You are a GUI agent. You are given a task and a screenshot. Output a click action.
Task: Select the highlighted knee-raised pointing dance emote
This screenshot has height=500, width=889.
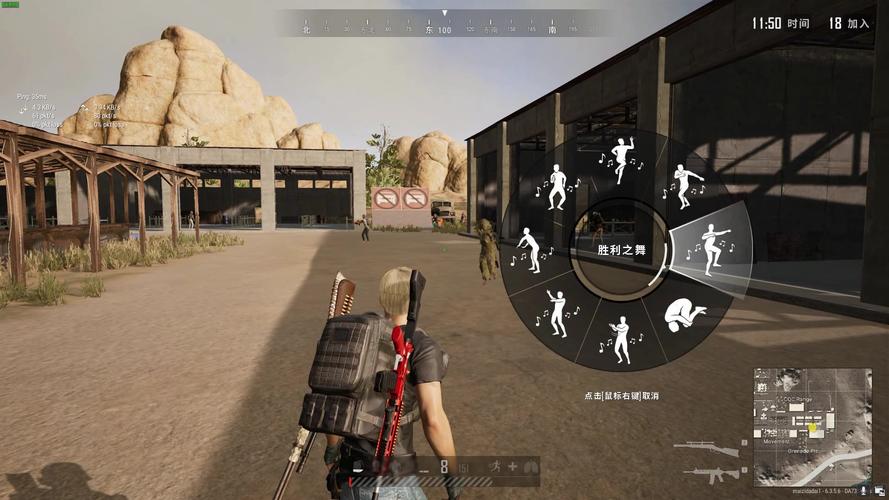point(711,249)
